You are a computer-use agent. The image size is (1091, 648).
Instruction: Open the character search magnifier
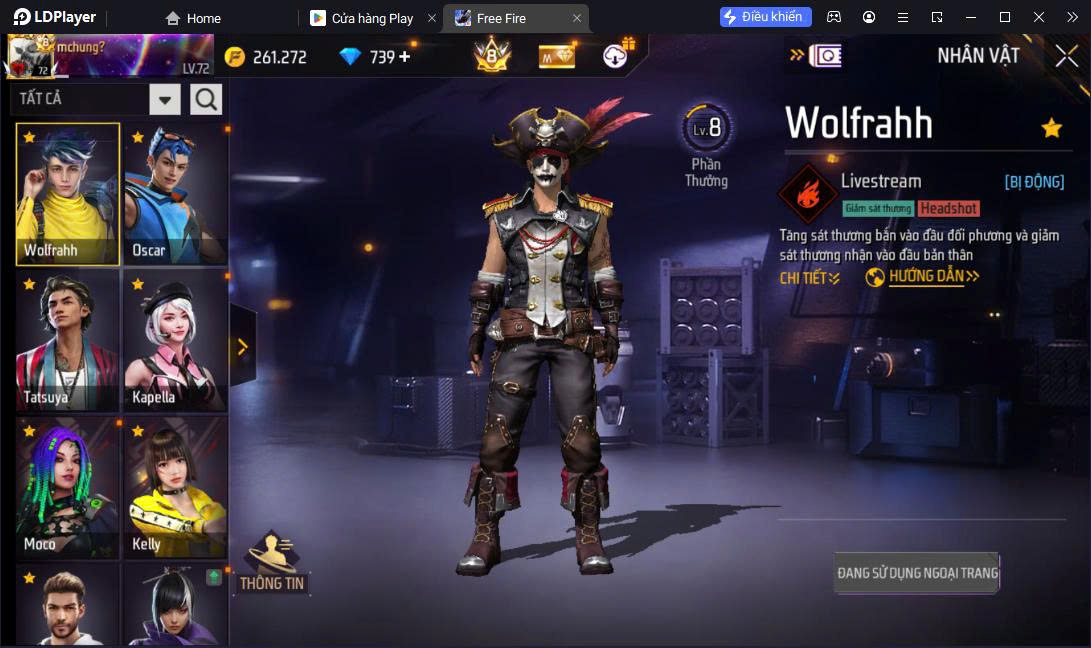tap(206, 99)
